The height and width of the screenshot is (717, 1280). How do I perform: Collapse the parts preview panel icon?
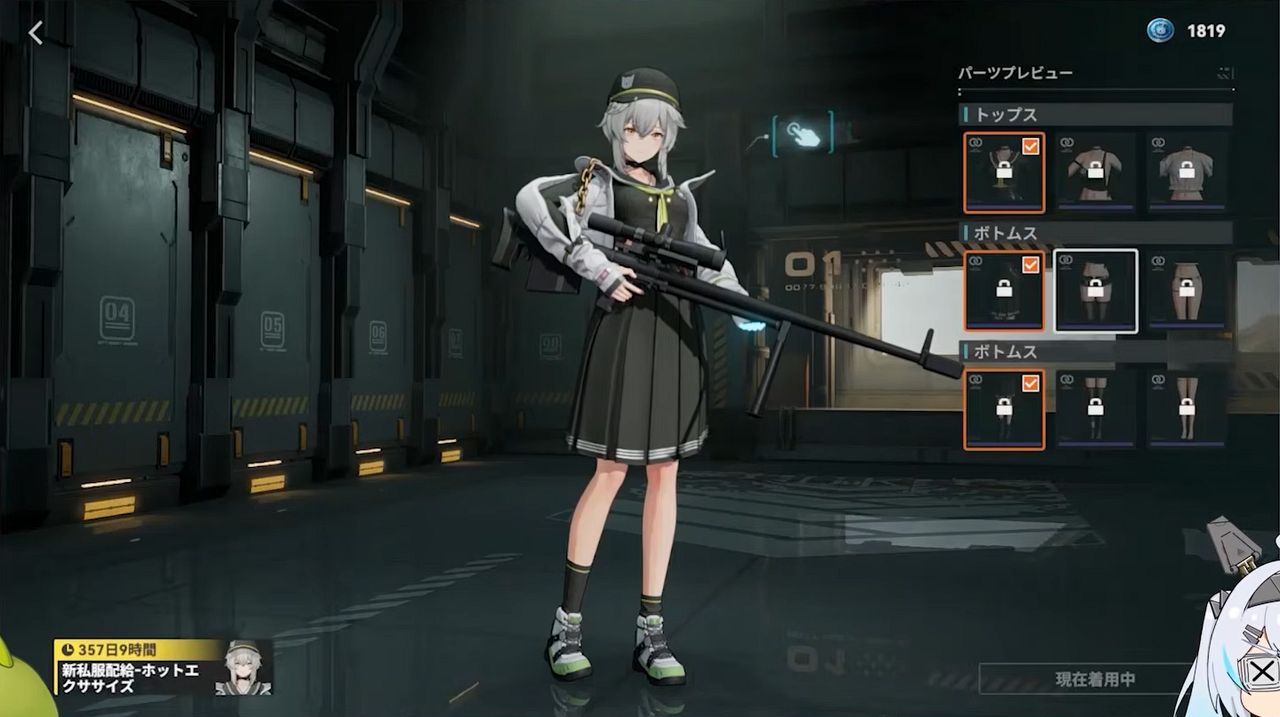point(1225,73)
